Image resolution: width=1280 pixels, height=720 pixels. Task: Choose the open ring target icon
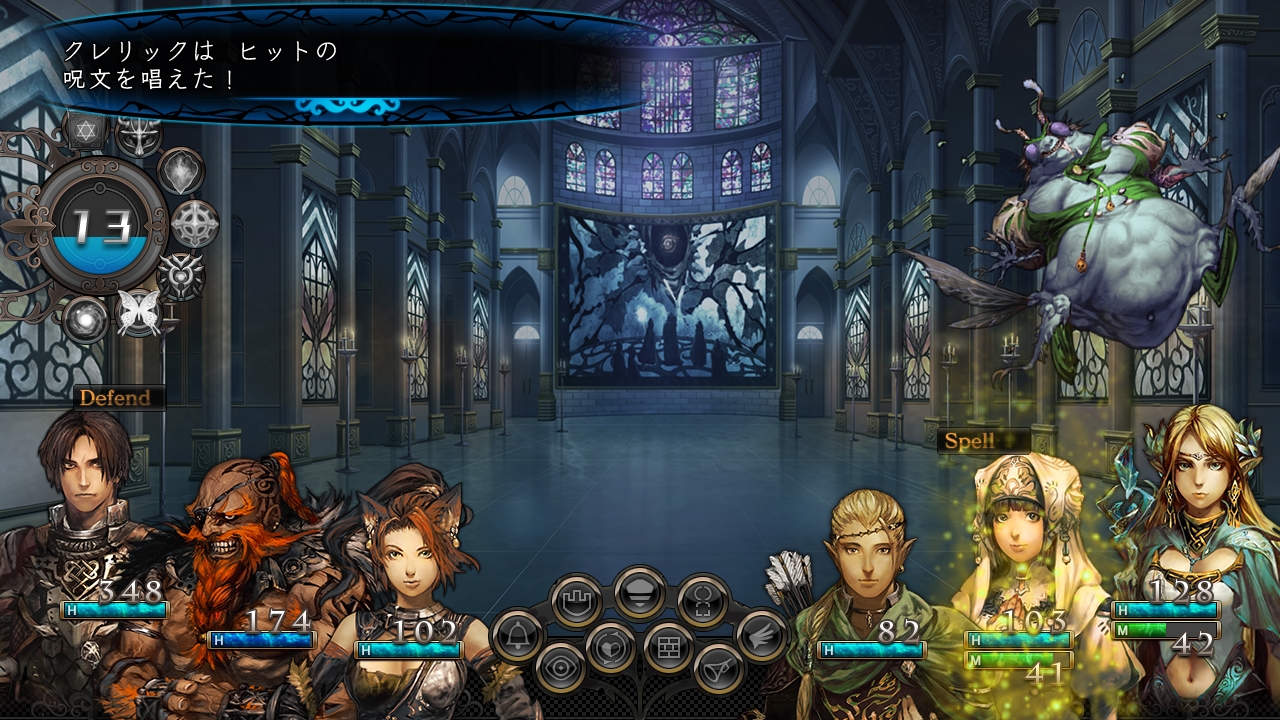pyautogui.click(x=701, y=600)
